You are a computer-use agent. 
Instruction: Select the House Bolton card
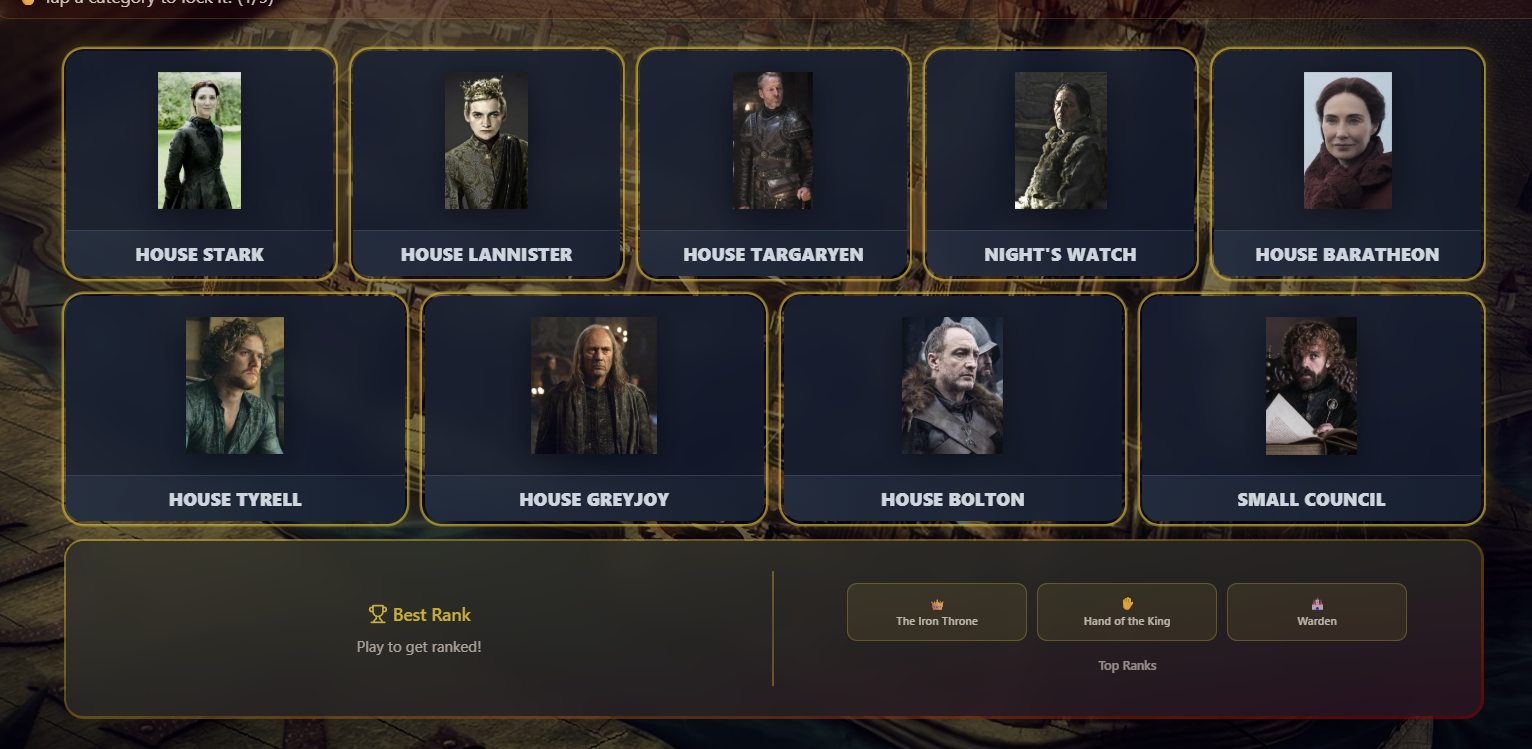952,408
